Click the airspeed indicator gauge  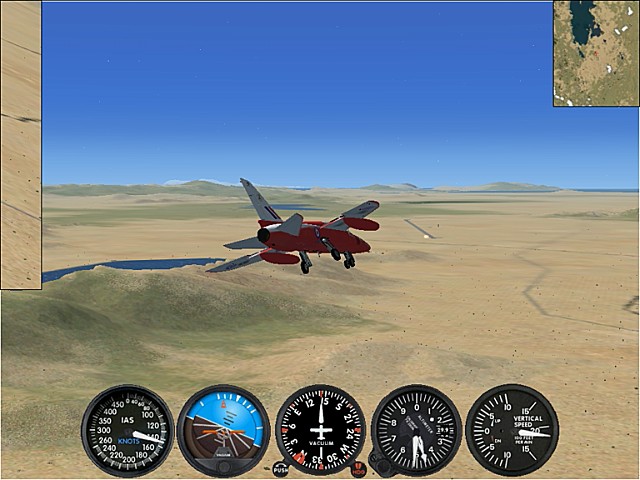pyautogui.click(x=127, y=431)
